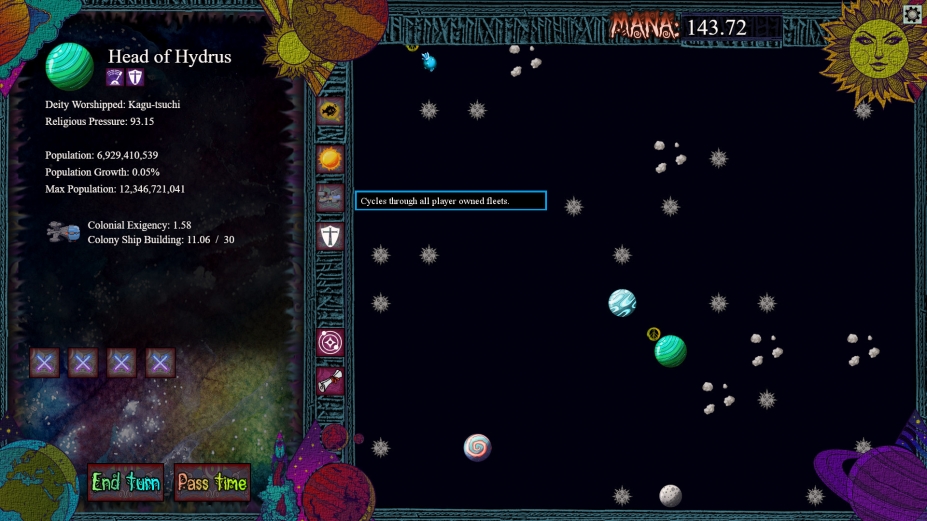Click the colony ship icon in planet panel
The height and width of the screenshot is (521, 927).
(x=63, y=233)
